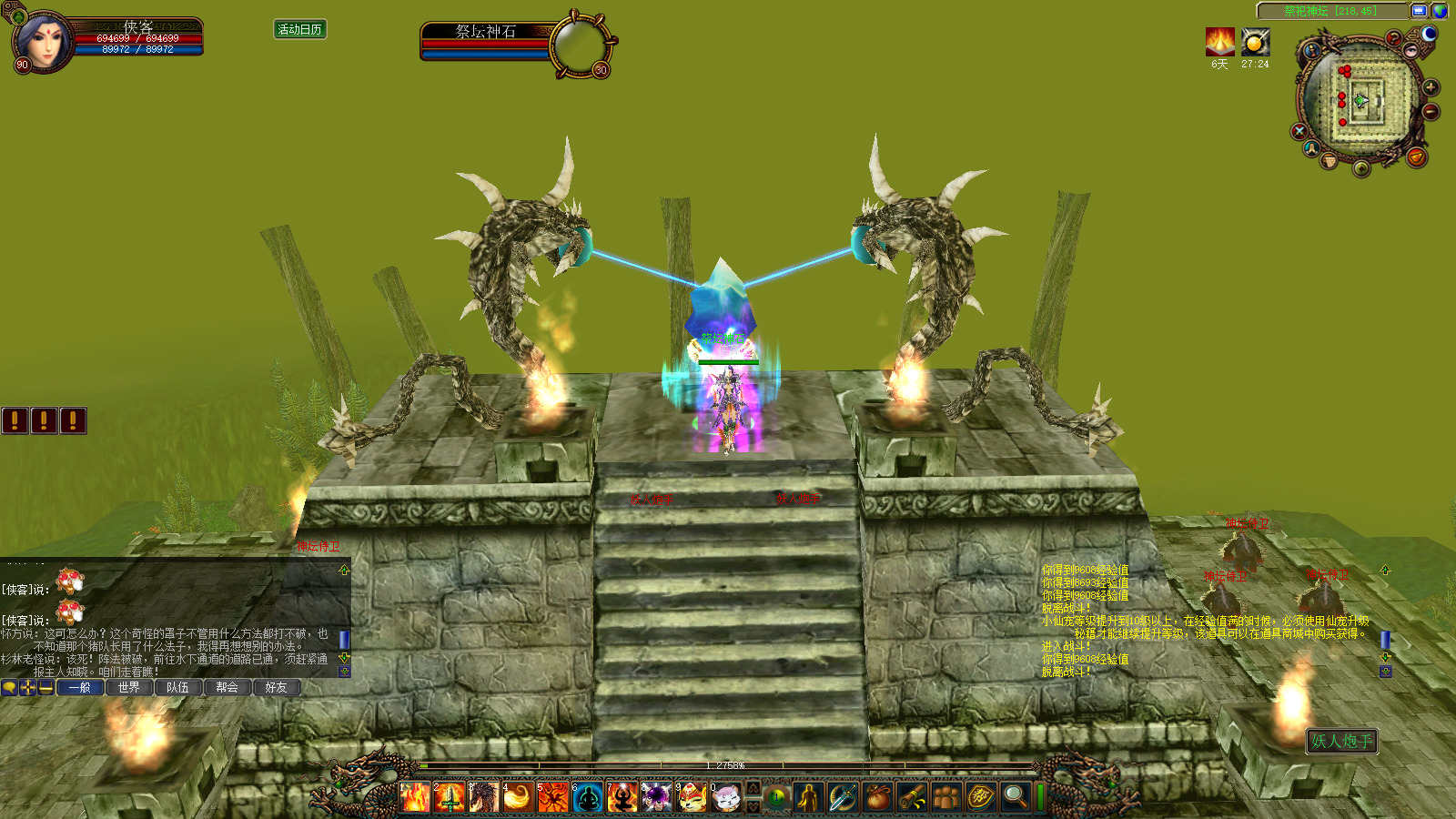
Task: Select the 帮会 guild chat tab
Action: (x=227, y=687)
